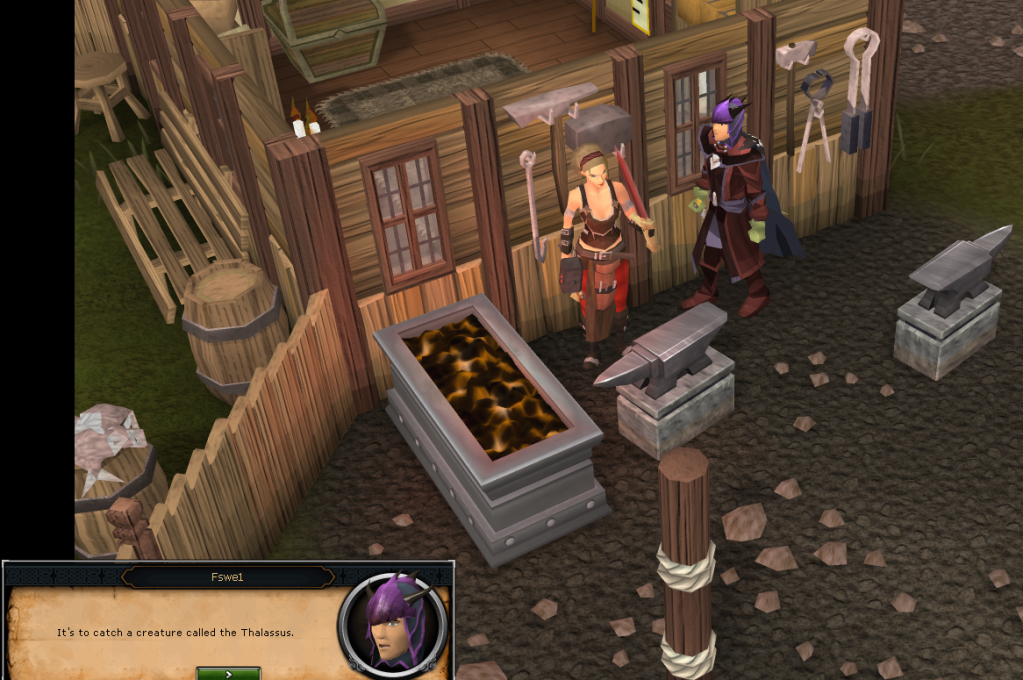Continue the dialogue with the green arrow button
Image resolution: width=1023 pixels, height=680 pixels.
tap(228, 673)
